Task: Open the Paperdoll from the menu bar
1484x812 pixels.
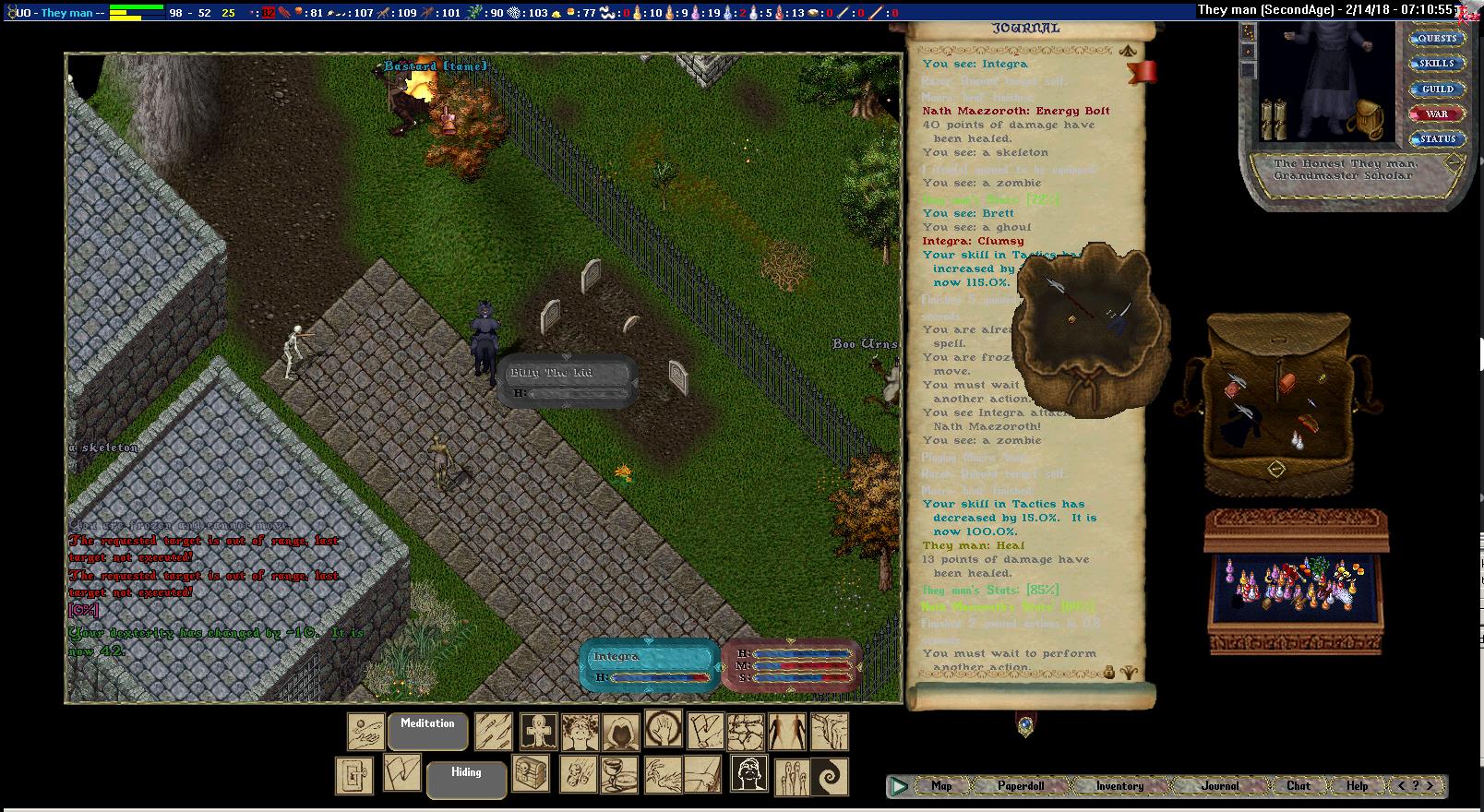Action: (x=1021, y=786)
